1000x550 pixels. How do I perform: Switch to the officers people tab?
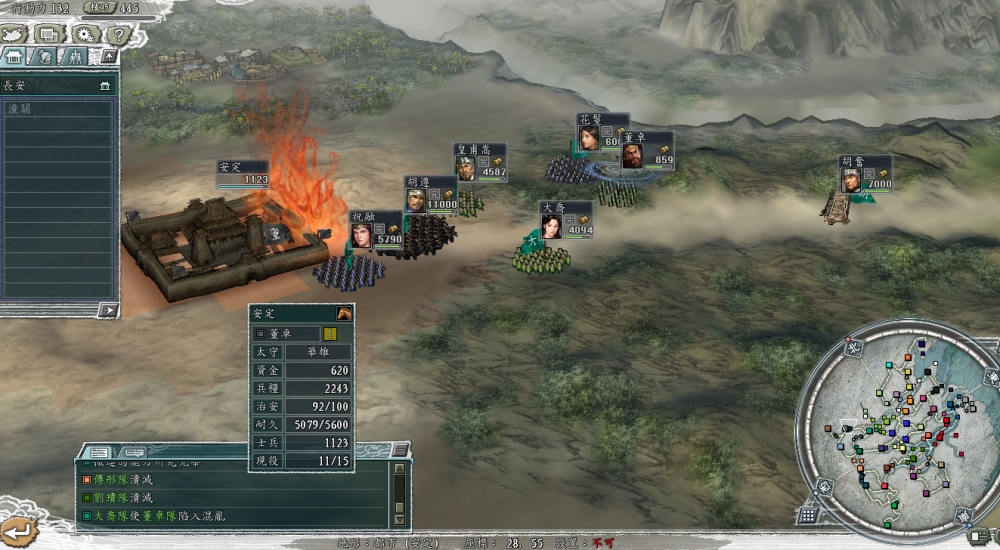[x=74, y=57]
